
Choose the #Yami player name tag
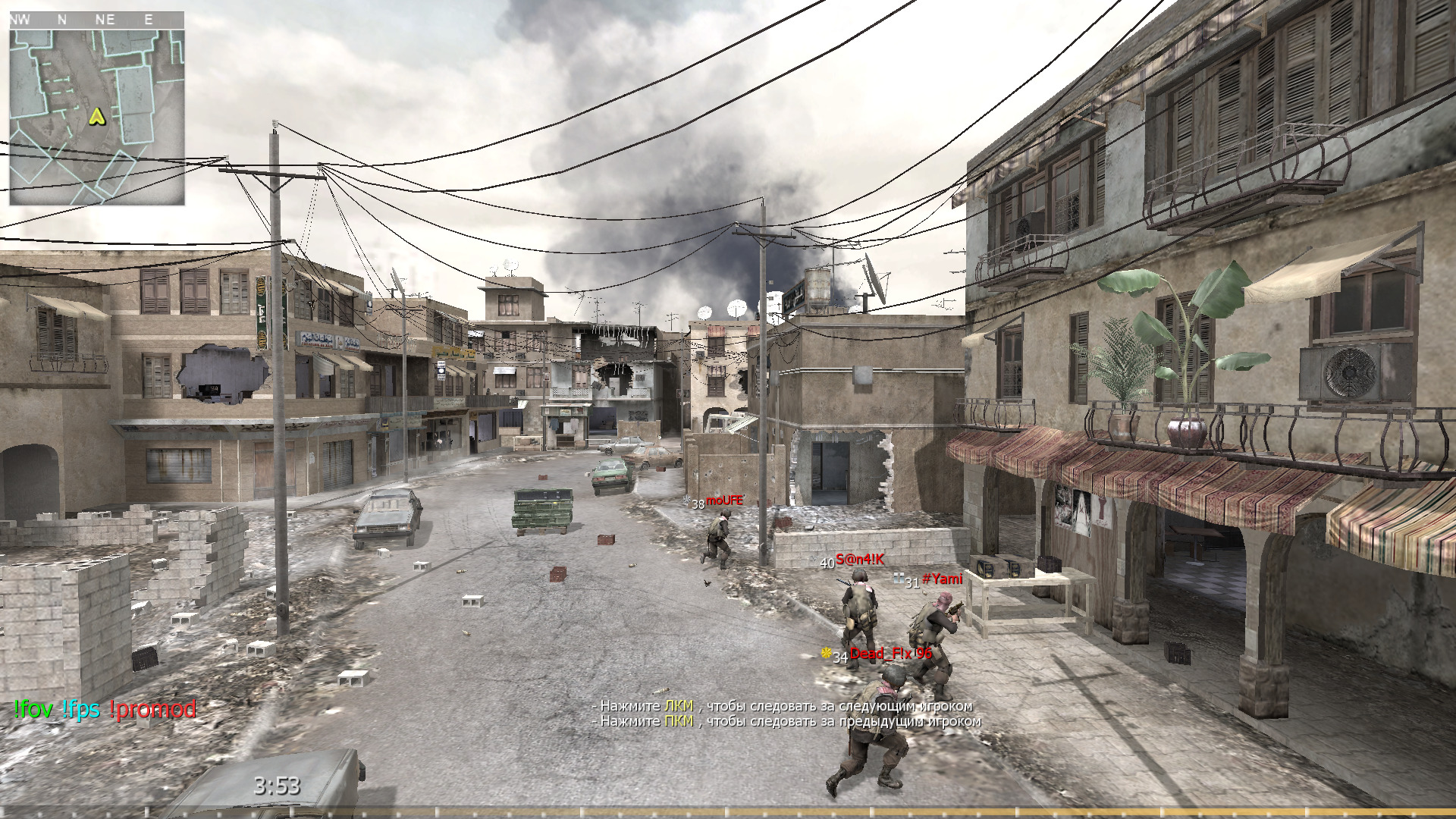(x=942, y=579)
